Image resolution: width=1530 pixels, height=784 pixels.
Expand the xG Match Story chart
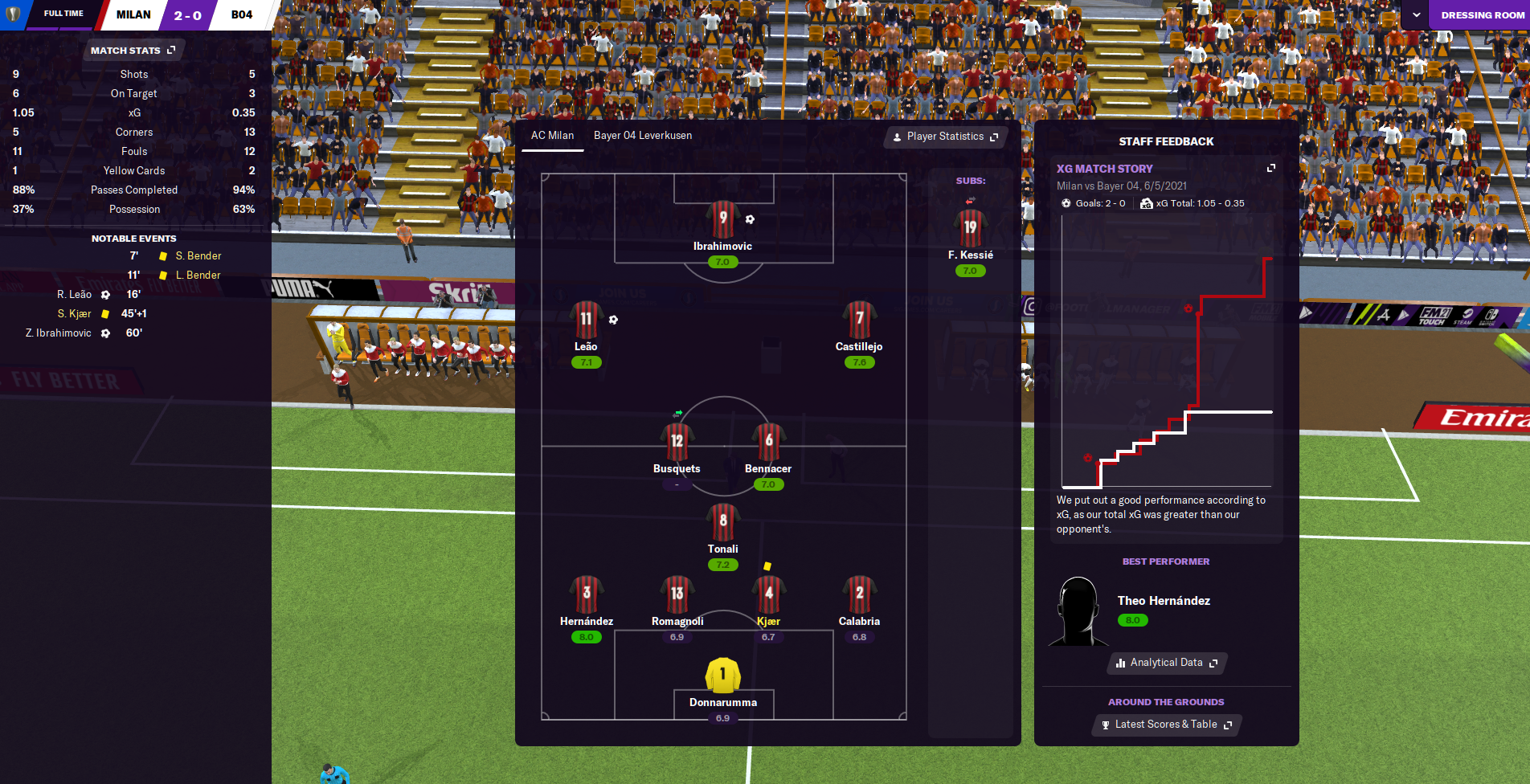tap(1271, 168)
